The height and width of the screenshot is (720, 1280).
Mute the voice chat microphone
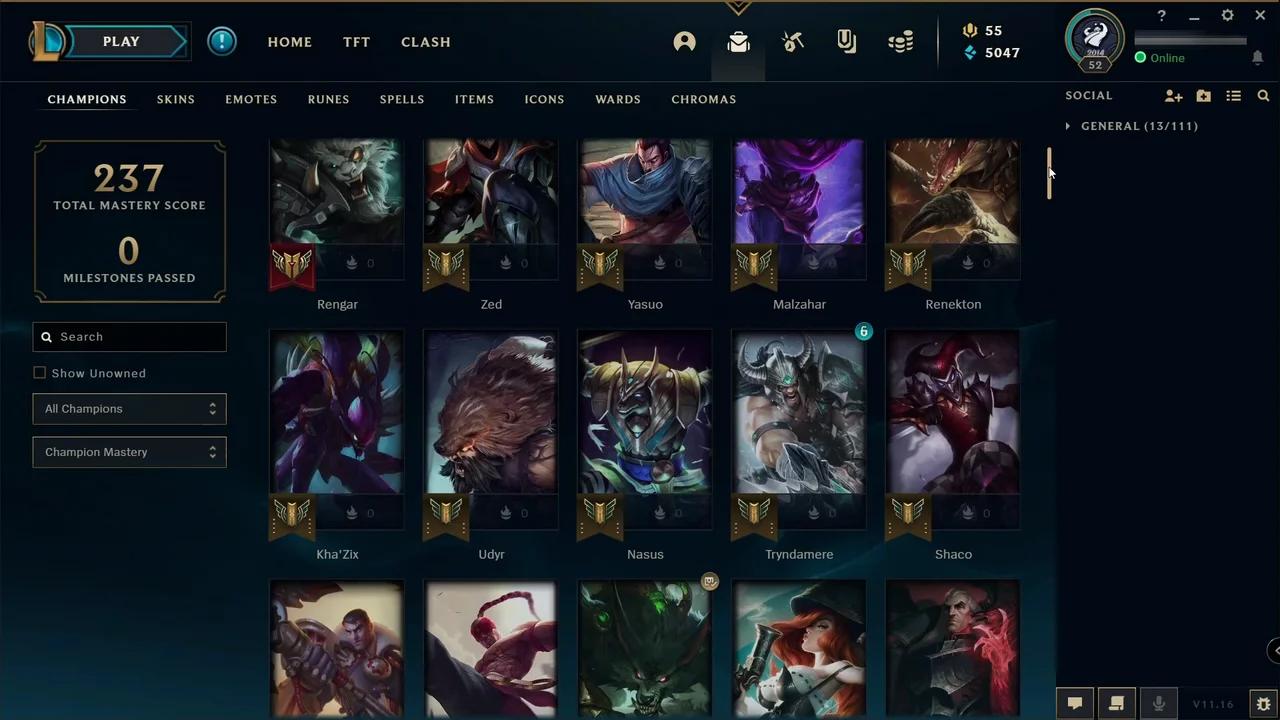[x=1158, y=703]
